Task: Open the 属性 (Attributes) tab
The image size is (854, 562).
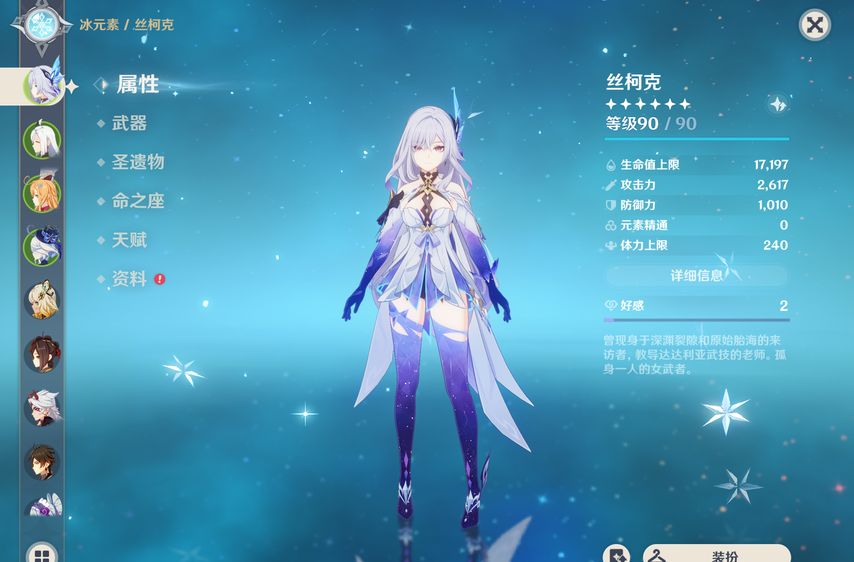Action: pyautogui.click(x=137, y=85)
